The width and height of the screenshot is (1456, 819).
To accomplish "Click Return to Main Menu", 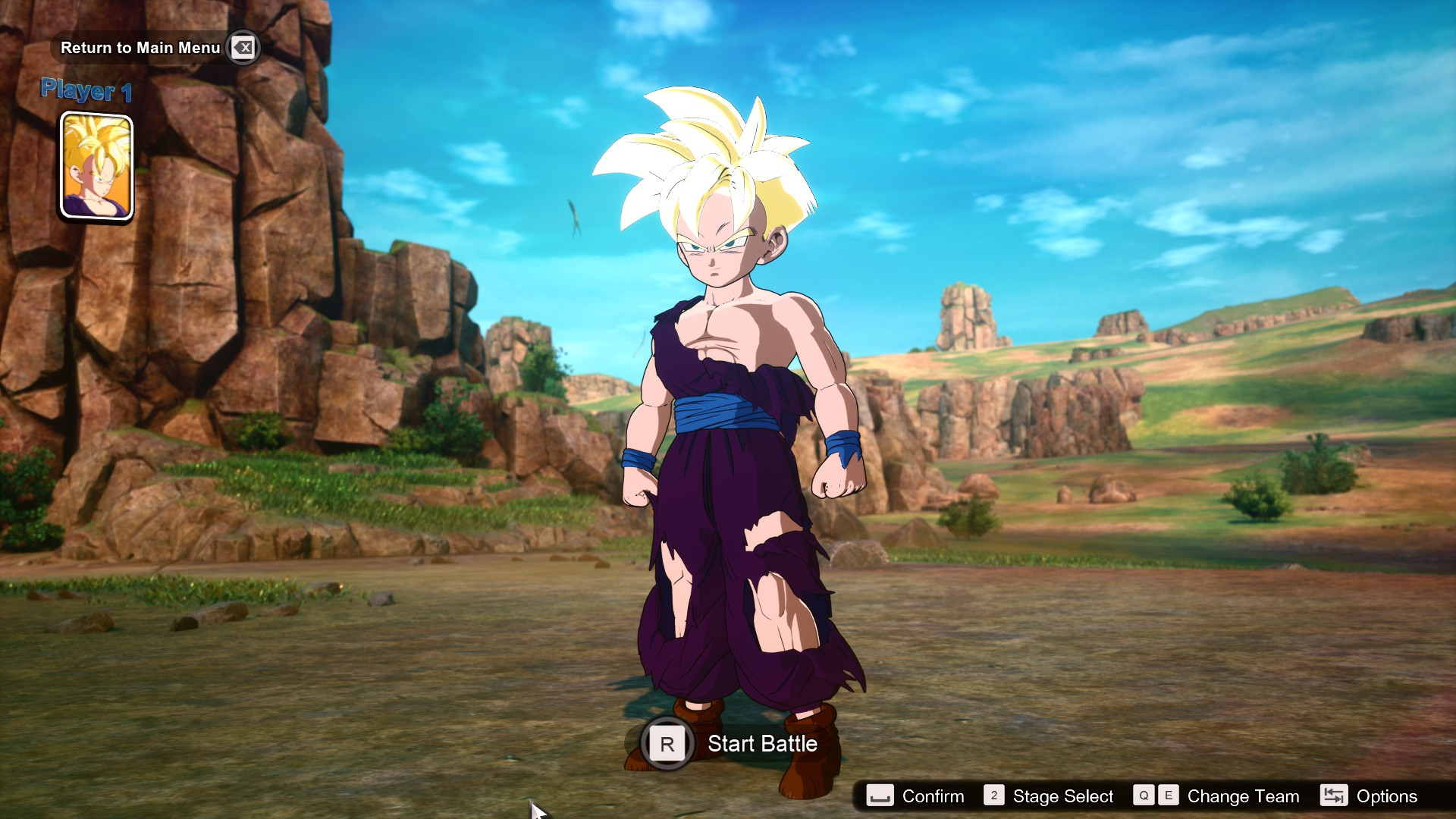I will (141, 48).
